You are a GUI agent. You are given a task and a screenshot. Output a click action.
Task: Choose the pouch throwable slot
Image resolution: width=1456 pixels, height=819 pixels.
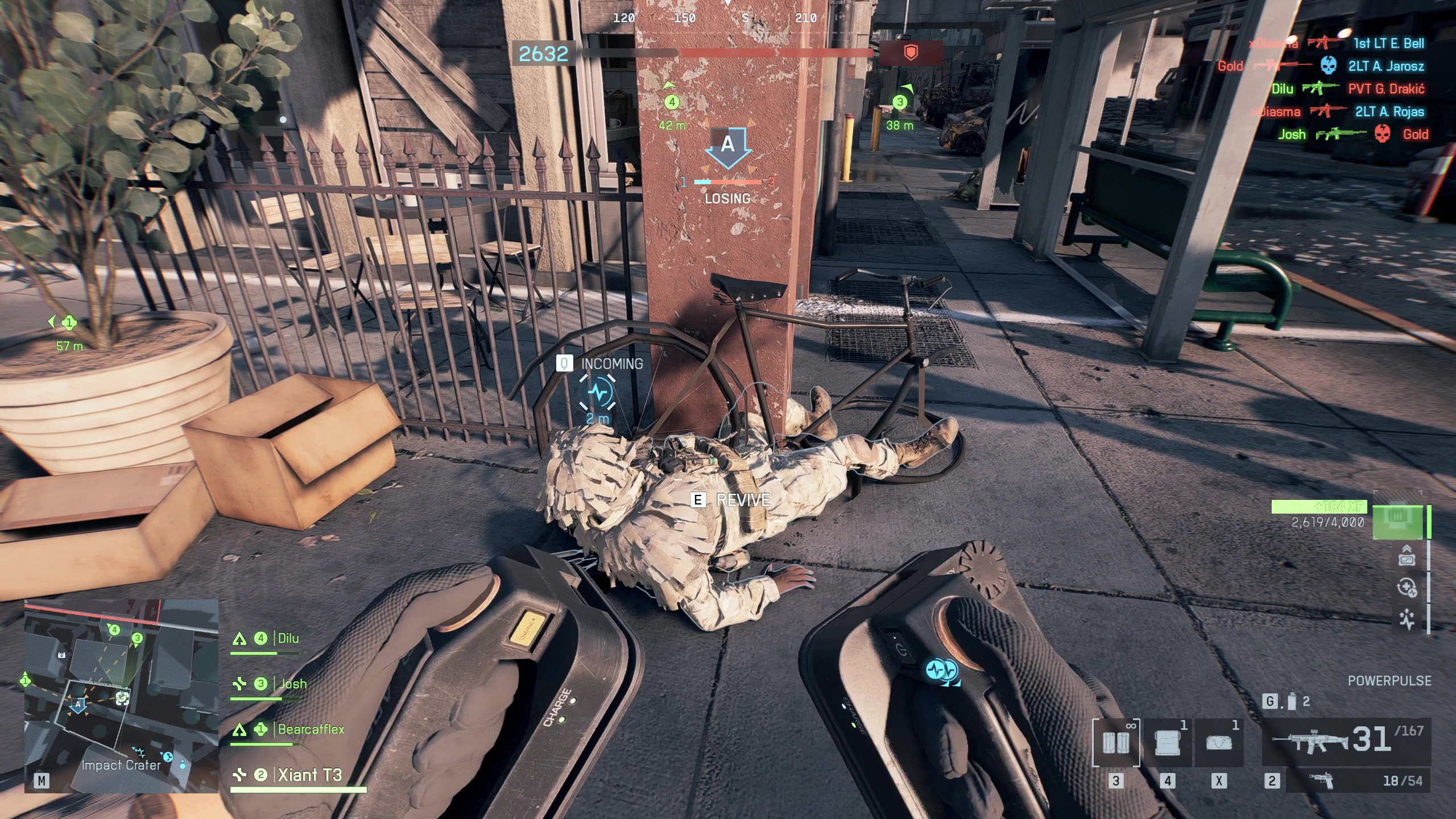[x=1218, y=743]
